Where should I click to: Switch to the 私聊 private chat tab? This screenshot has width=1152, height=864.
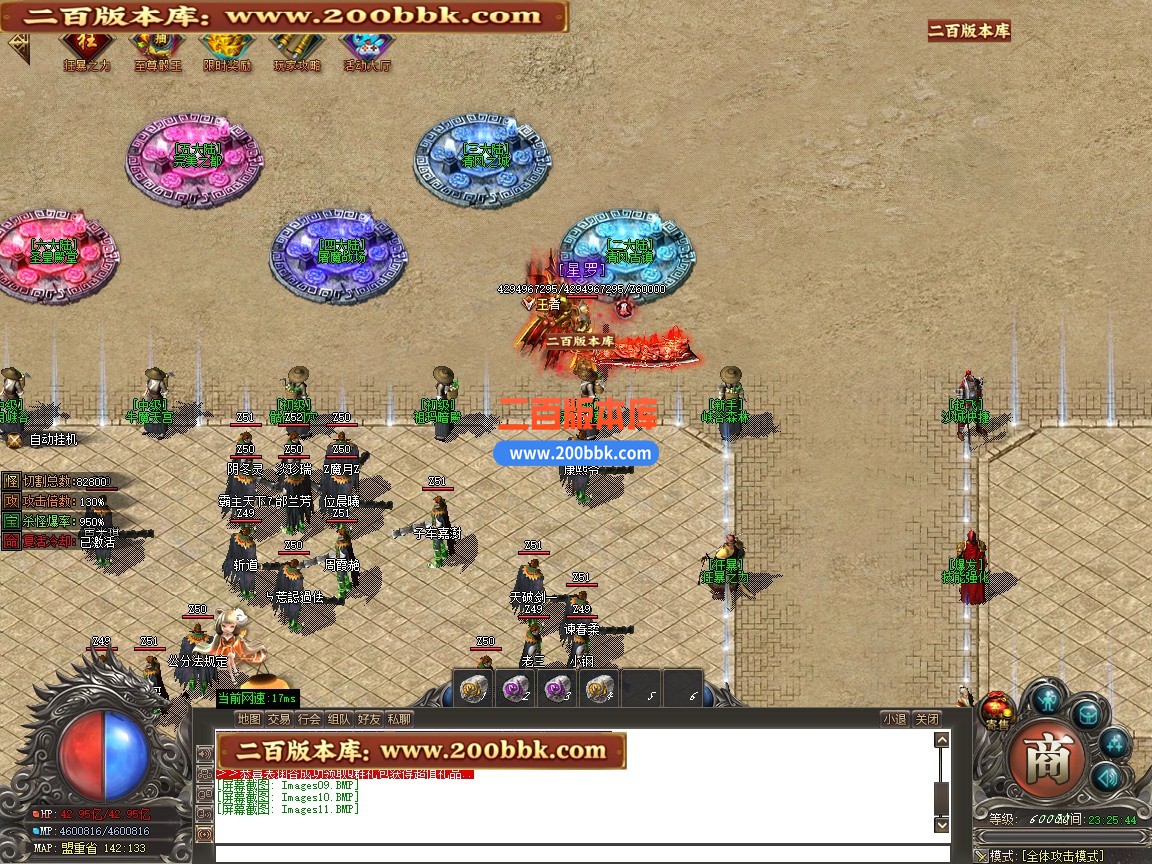point(399,719)
